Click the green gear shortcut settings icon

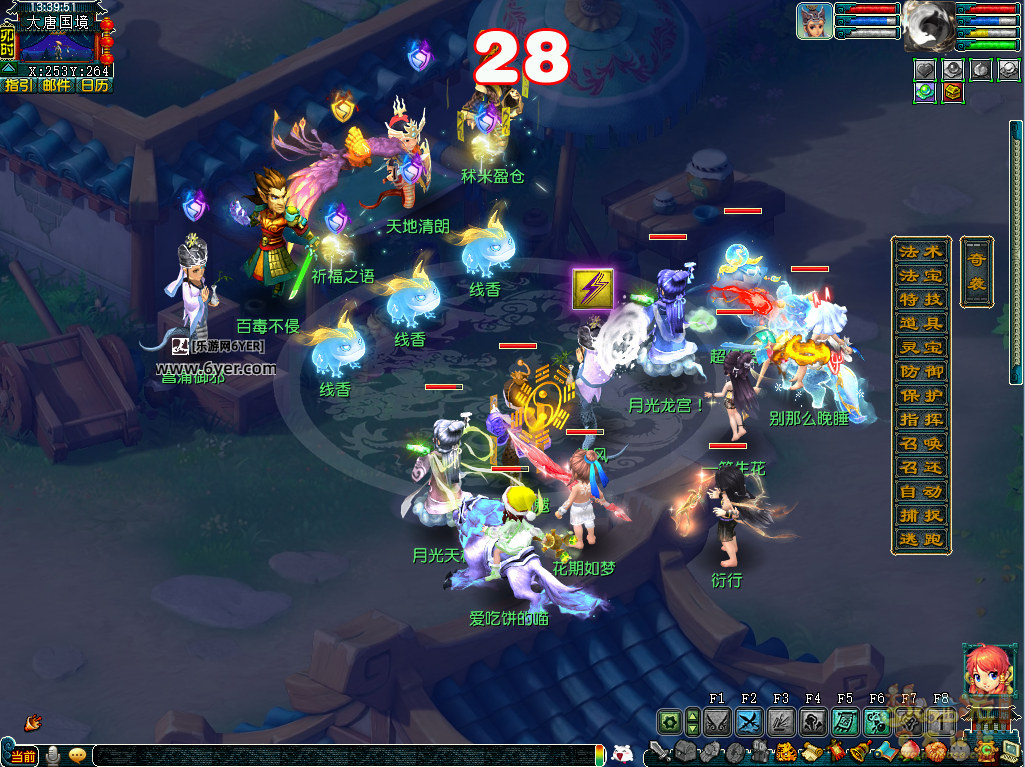coord(669,721)
